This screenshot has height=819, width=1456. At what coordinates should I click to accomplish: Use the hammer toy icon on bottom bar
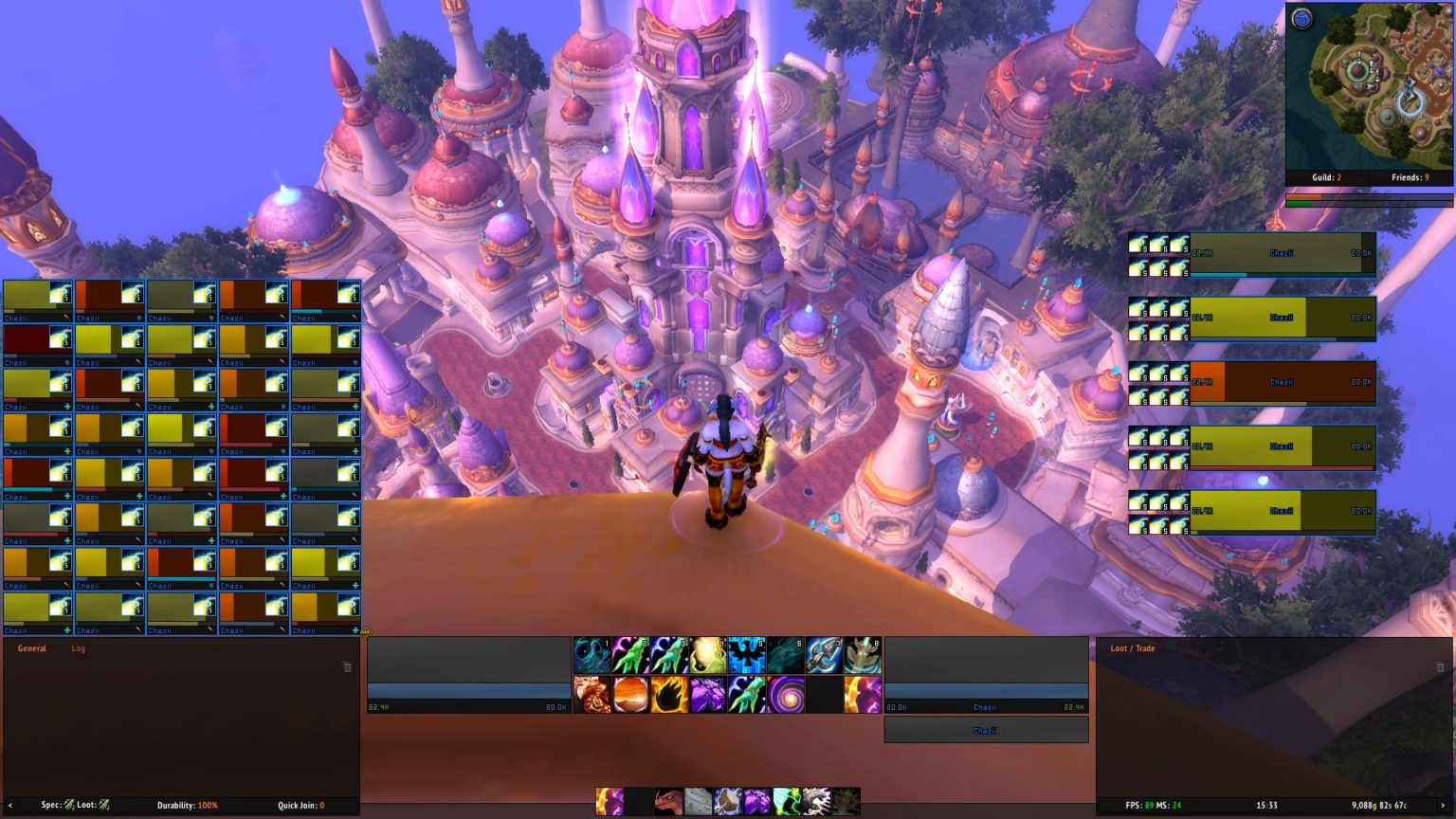pyautogui.click(x=725, y=803)
